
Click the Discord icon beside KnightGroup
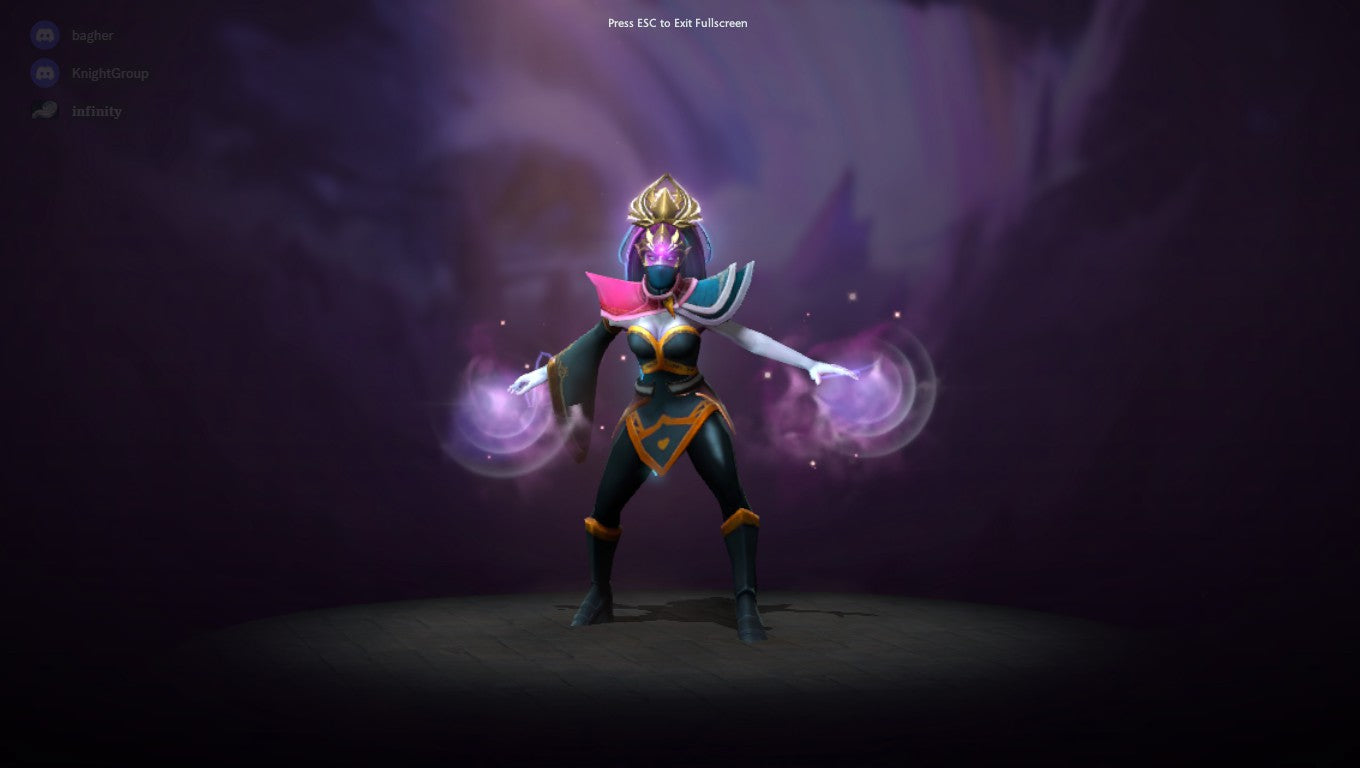tap(43, 73)
